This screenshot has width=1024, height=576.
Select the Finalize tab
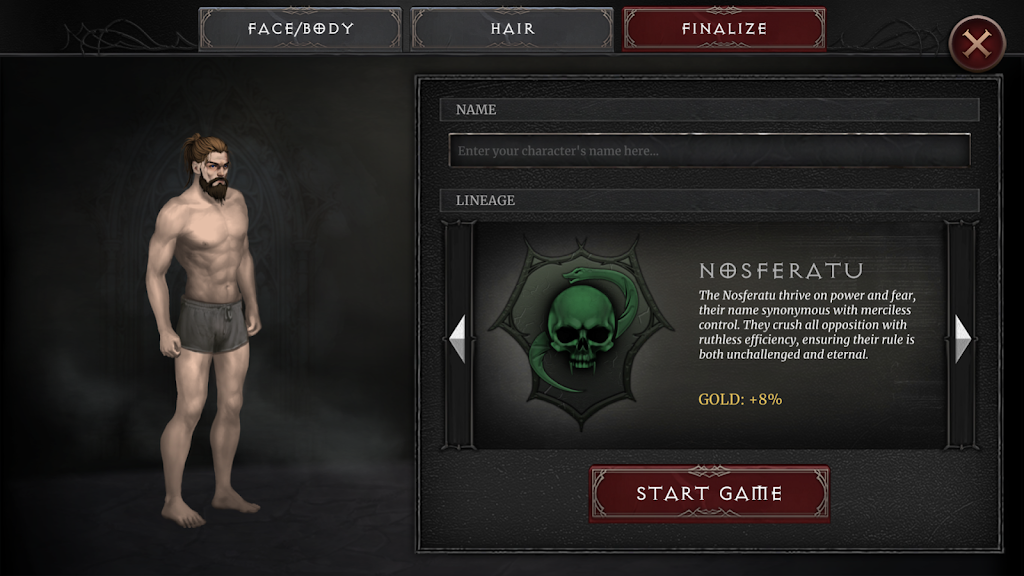pyautogui.click(x=724, y=29)
